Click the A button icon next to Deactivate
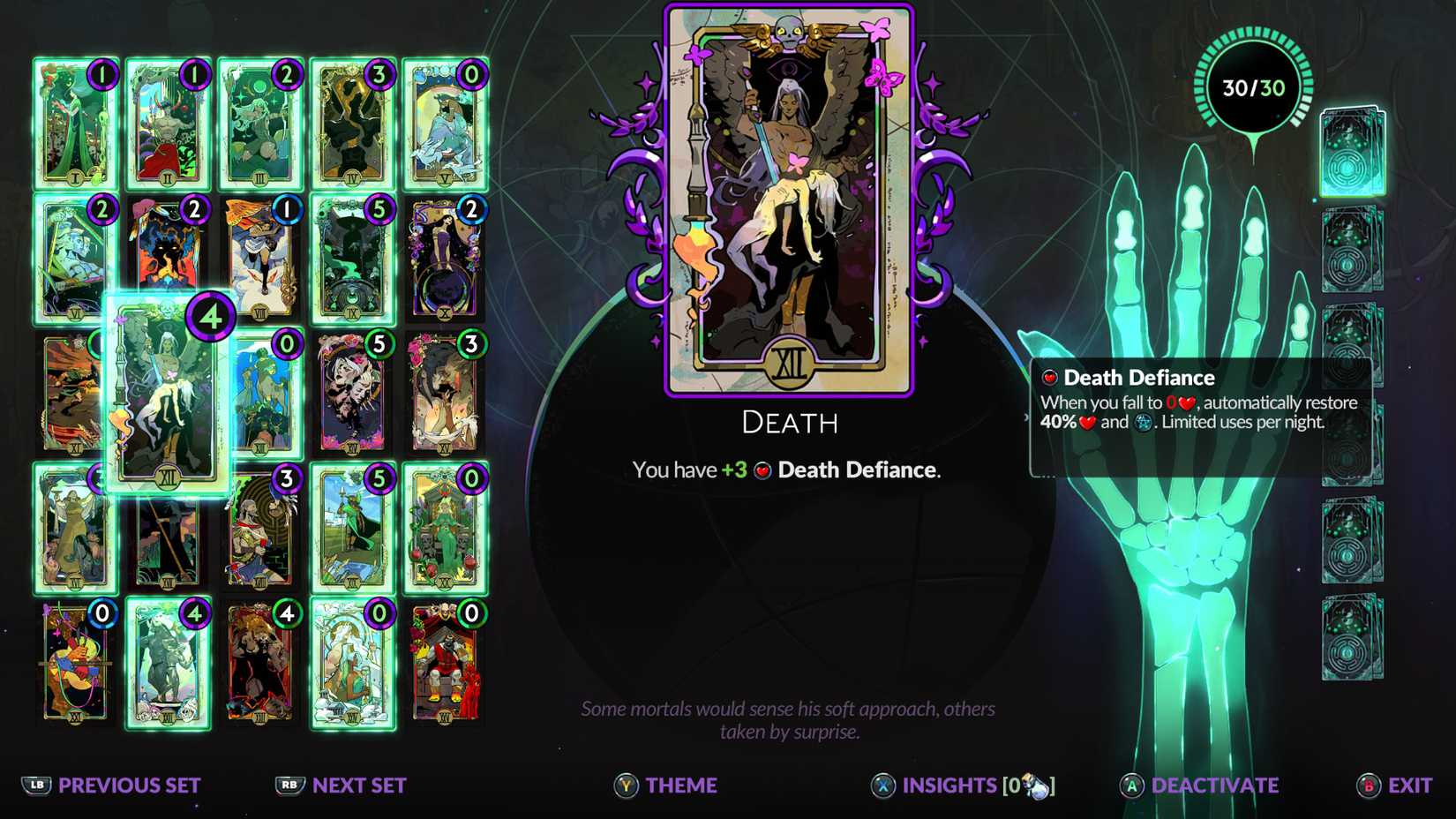This screenshot has width=1456, height=819. tap(1134, 785)
